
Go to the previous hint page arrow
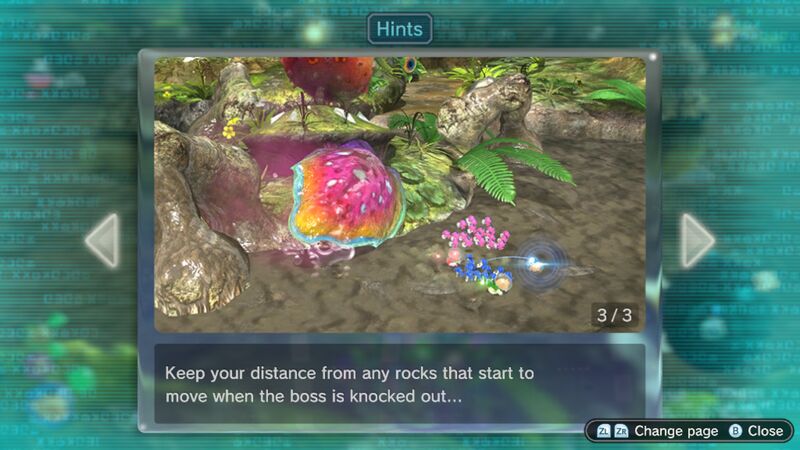103,240
